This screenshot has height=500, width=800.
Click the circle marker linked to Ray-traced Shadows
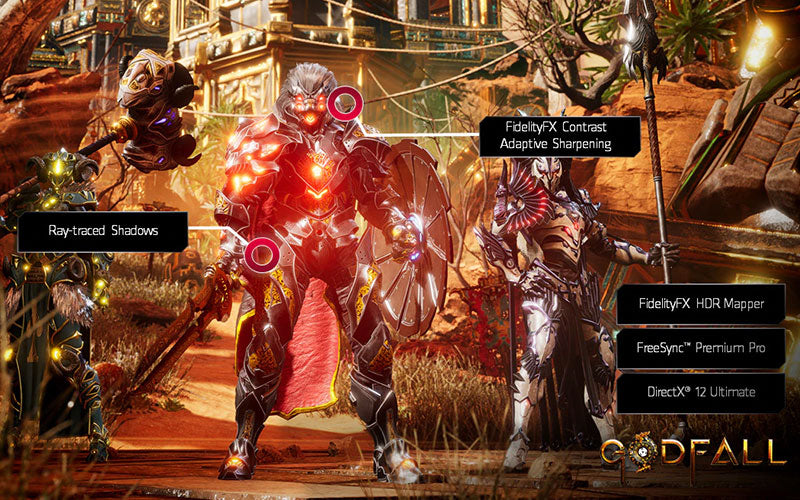(262, 254)
